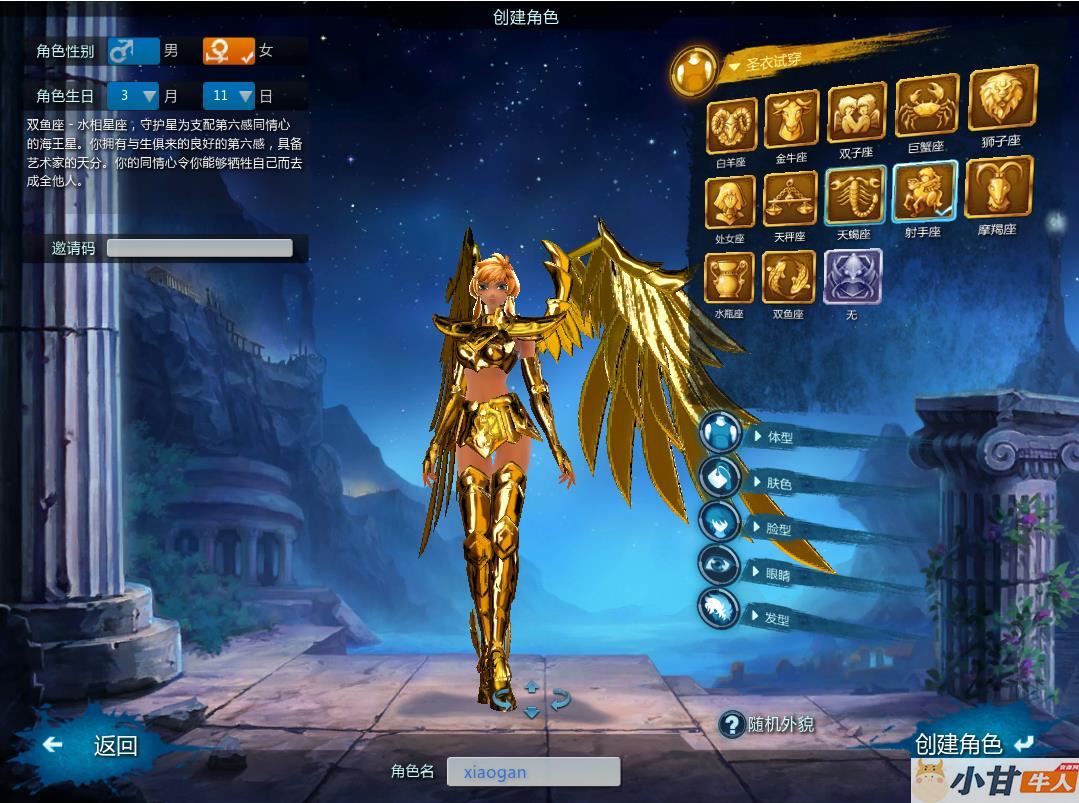Open the birth month dropdown
Viewport: 1079px width, 803px height.
tap(134, 96)
